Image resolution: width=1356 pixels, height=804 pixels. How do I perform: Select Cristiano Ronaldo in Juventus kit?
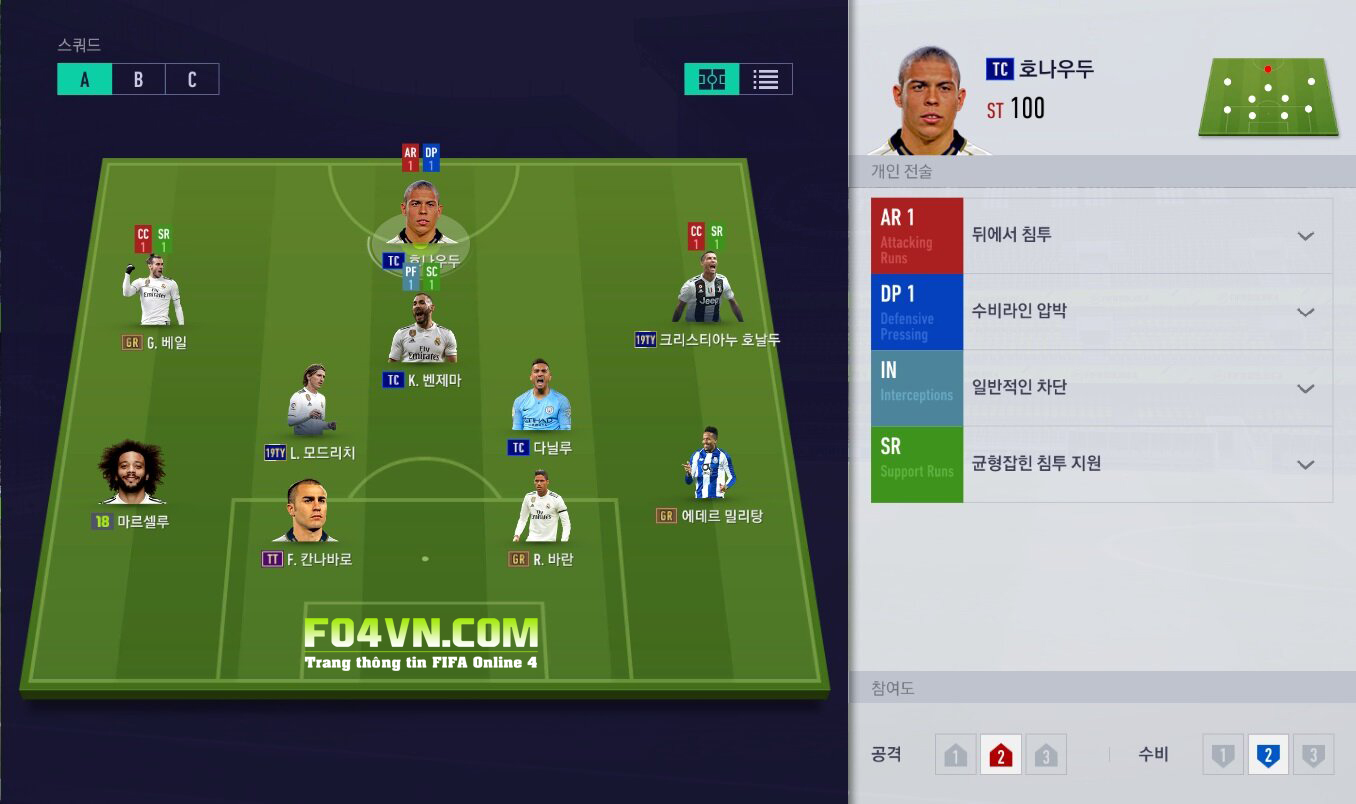coord(707,289)
